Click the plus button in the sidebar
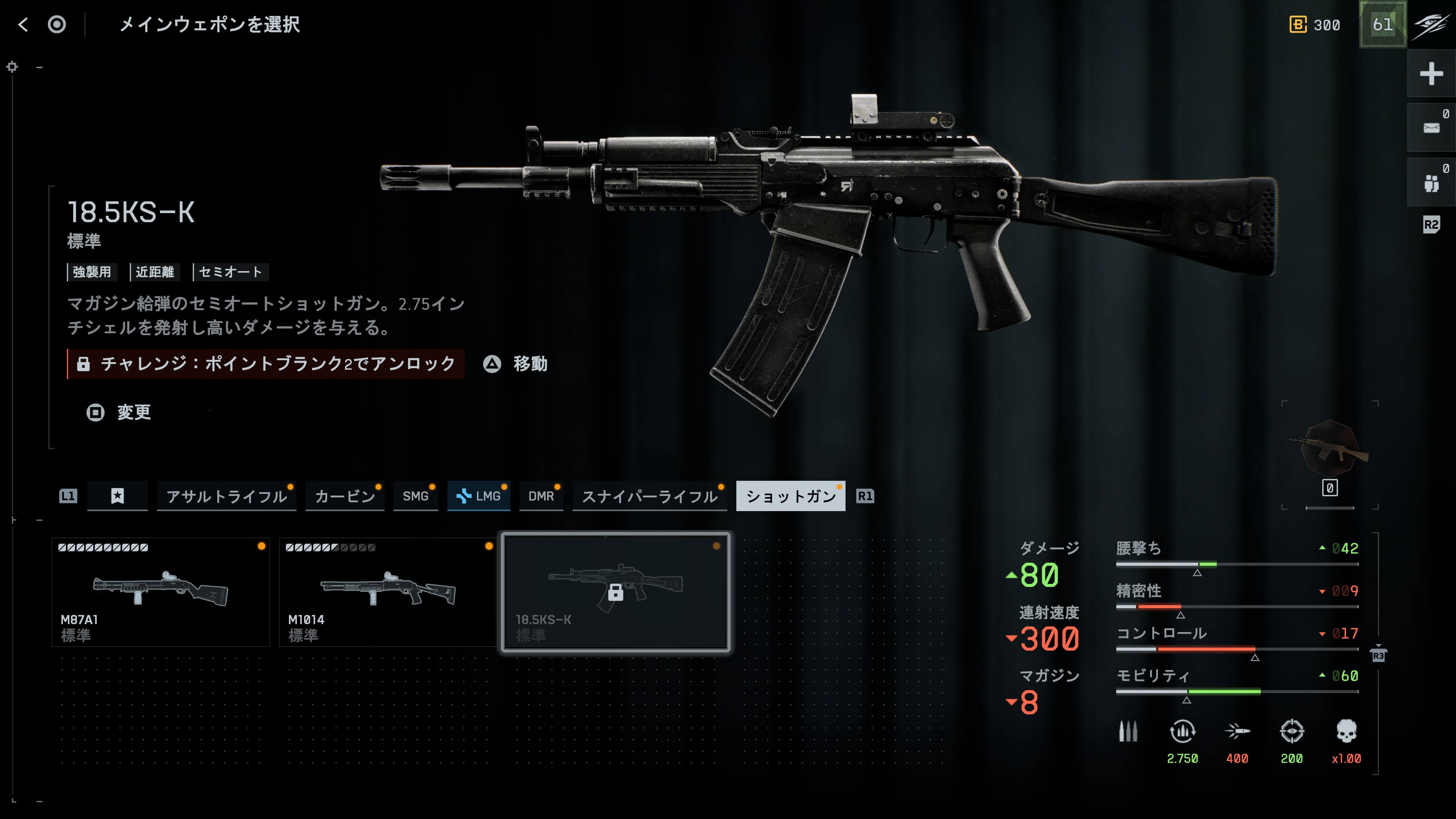The height and width of the screenshot is (819, 1456). (x=1431, y=74)
